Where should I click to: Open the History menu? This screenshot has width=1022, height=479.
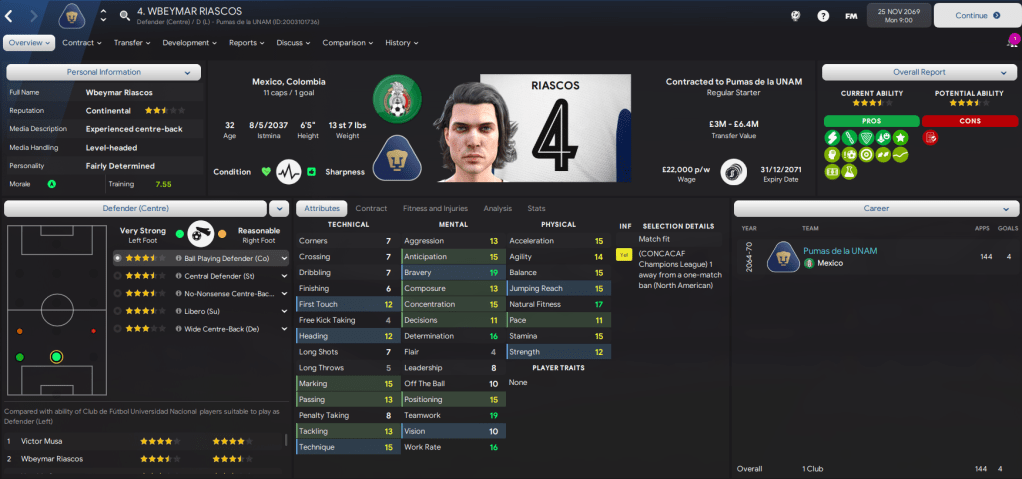click(x=401, y=43)
